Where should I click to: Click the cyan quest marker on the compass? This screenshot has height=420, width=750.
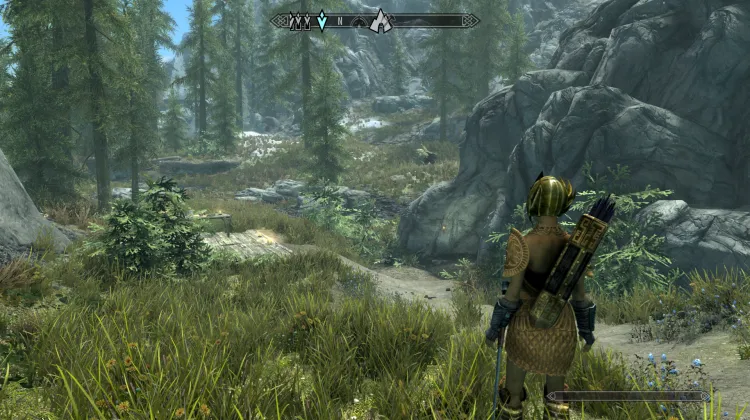coord(322,21)
